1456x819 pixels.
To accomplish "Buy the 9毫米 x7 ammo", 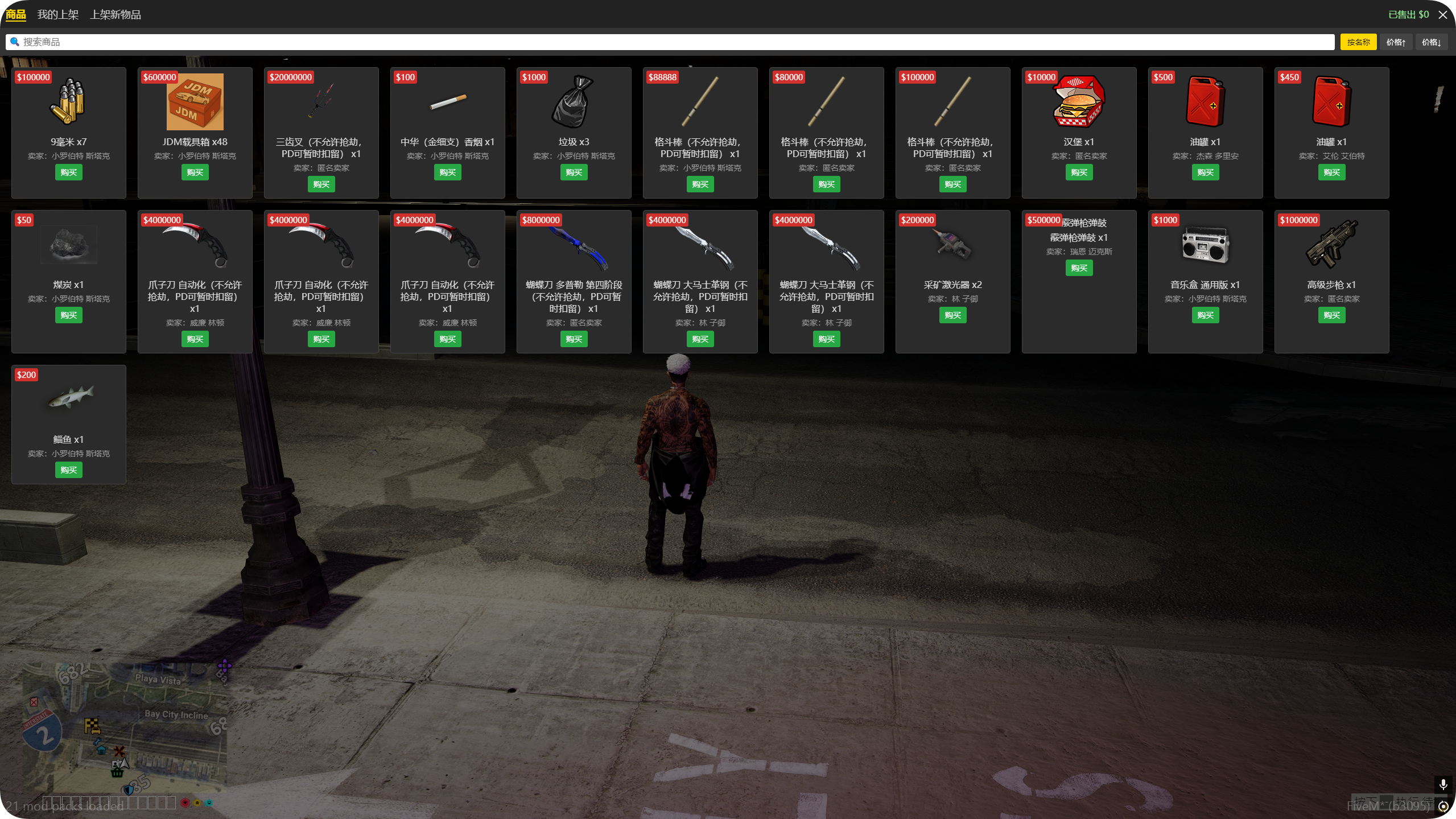I will click(68, 172).
